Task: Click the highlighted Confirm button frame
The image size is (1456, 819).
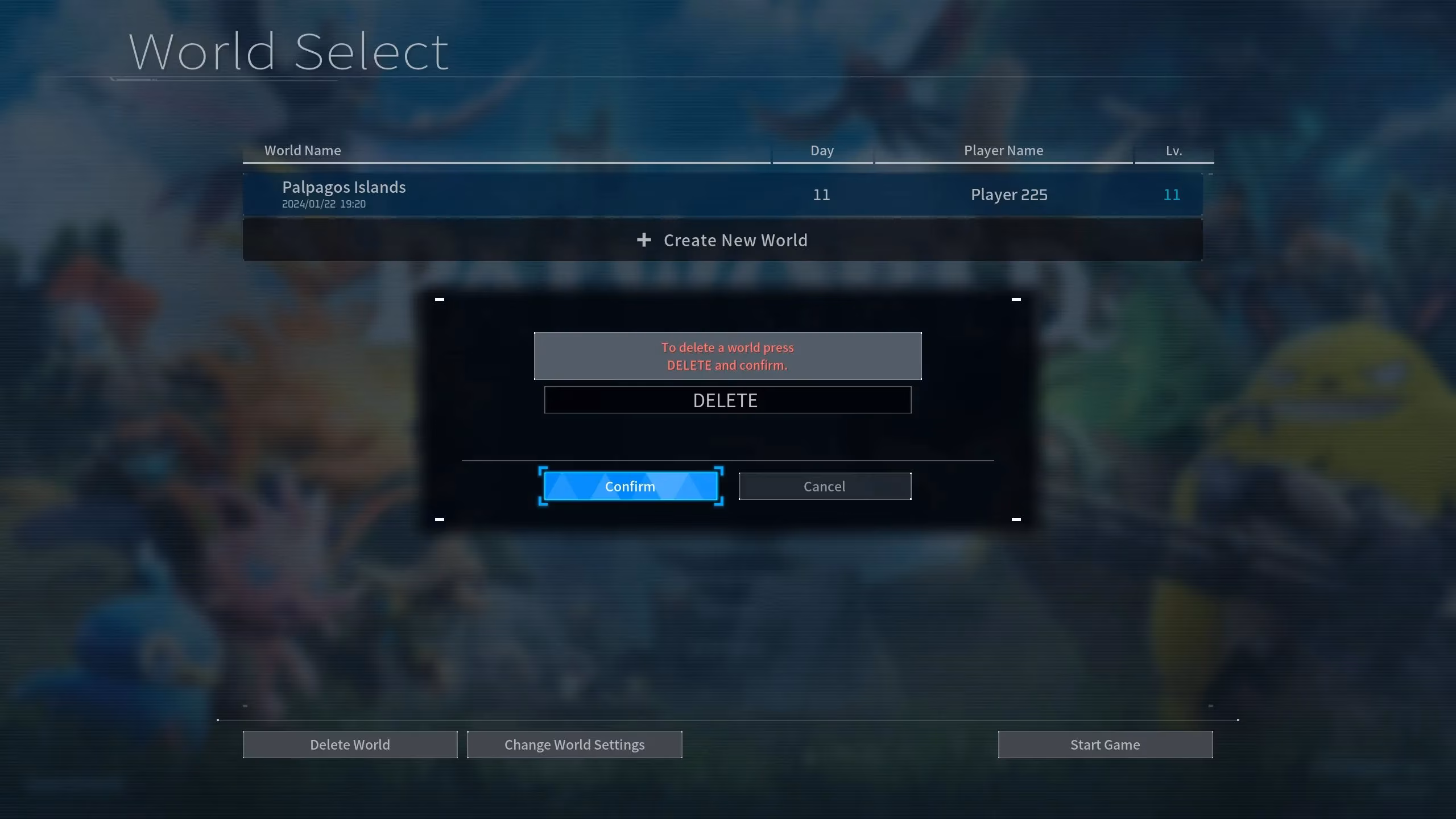Action: click(630, 486)
